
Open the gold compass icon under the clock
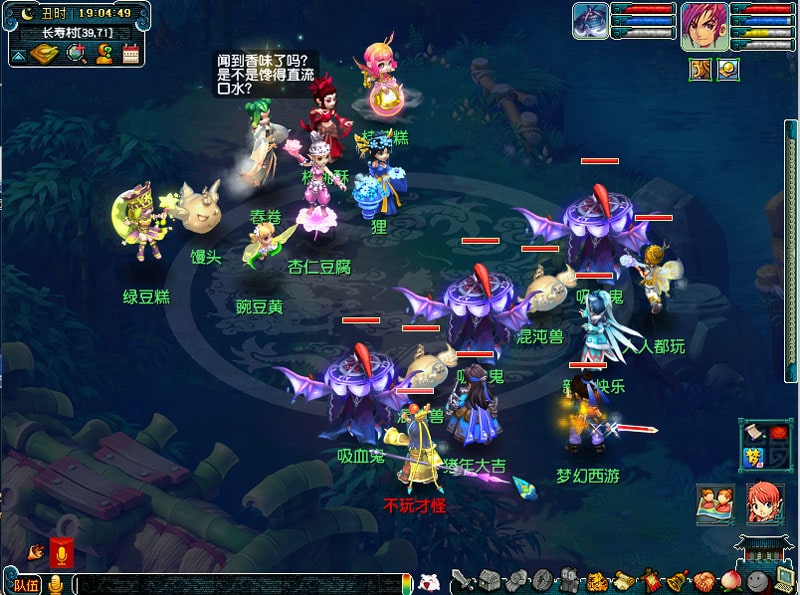coord(44,54)
